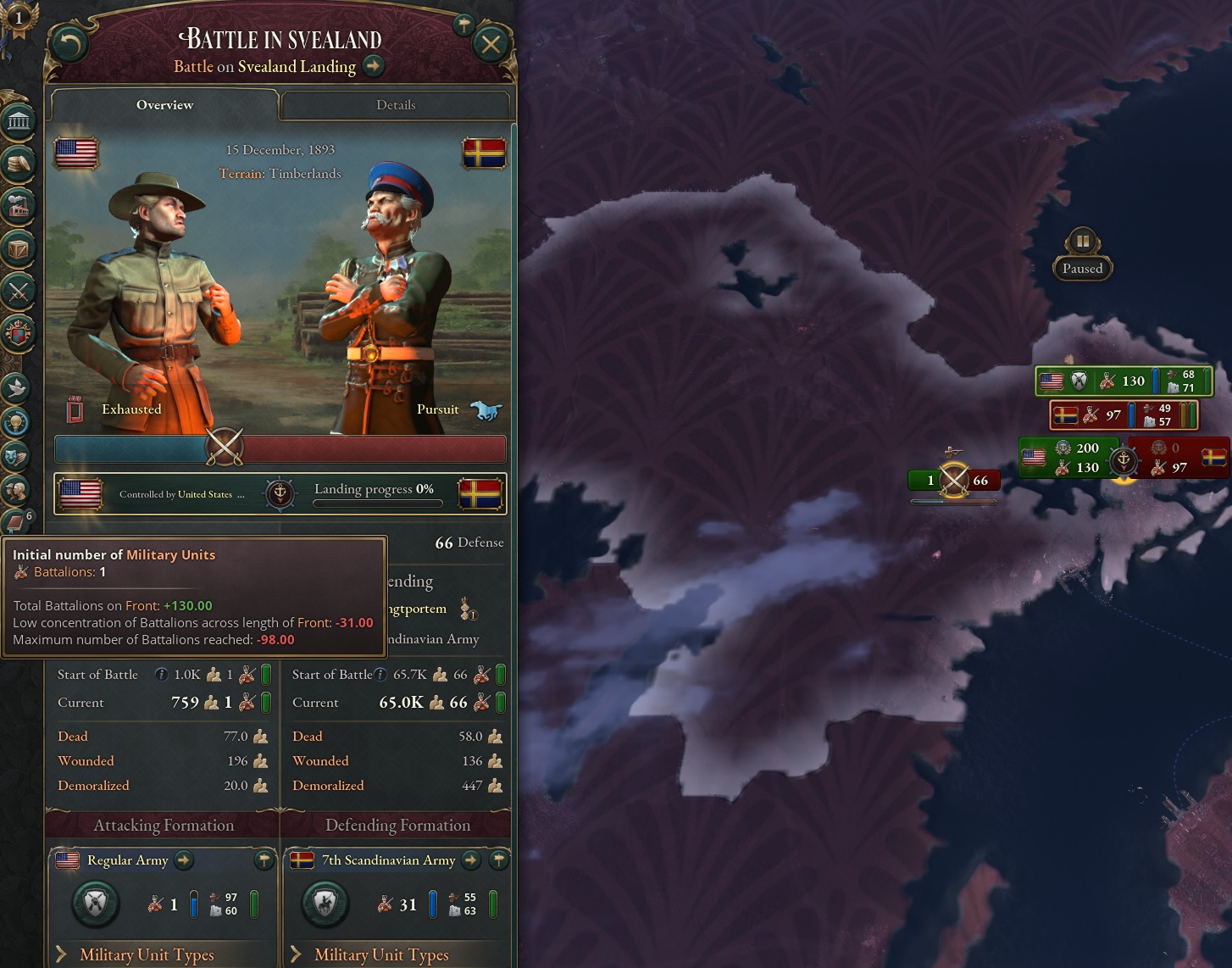Jump to the 7th Scandinavian Army via arrow button
The width and height of the screenshot is (1232, 968).
point(470,860)
